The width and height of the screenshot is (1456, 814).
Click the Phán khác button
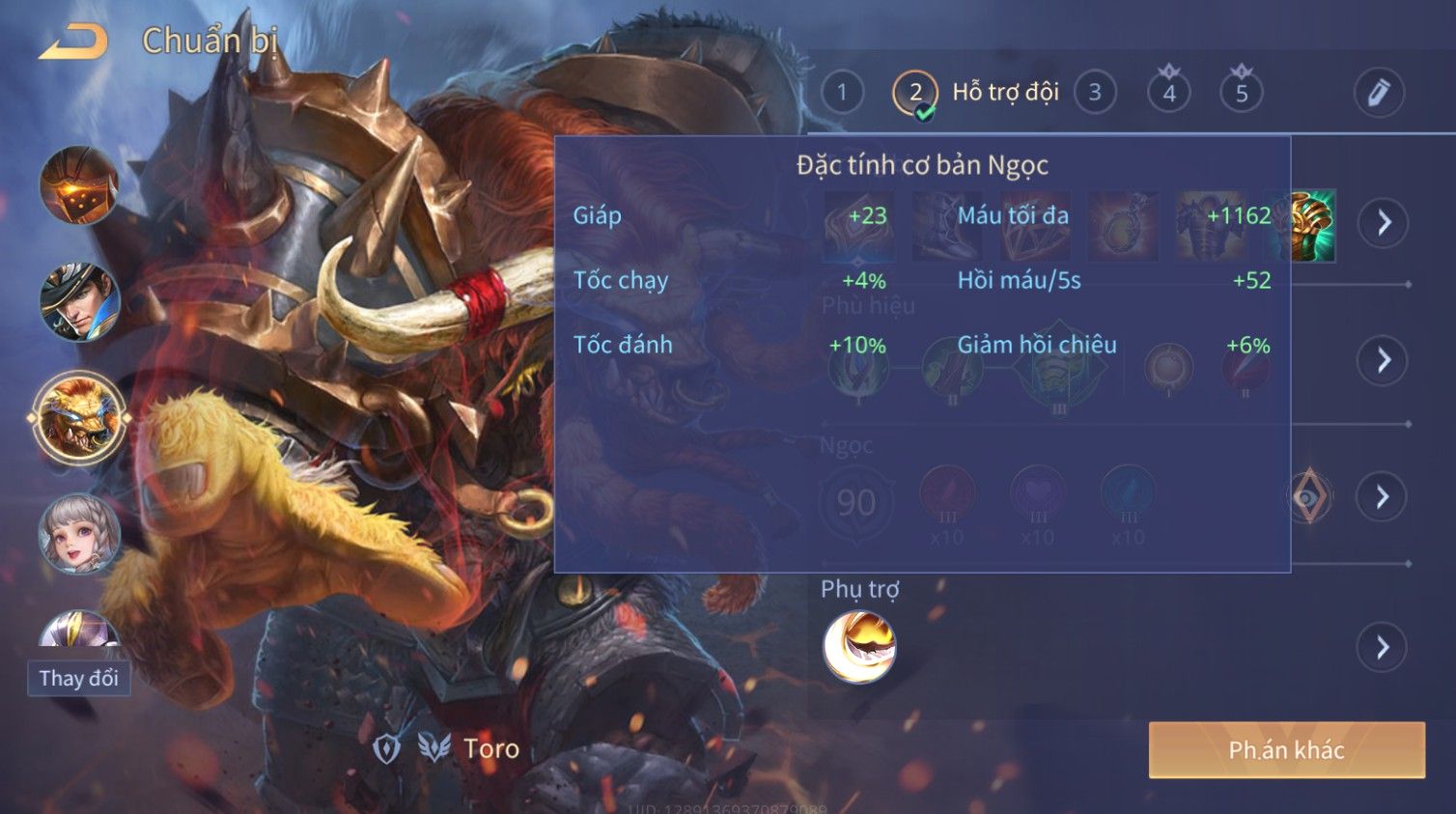point(1286,750)
